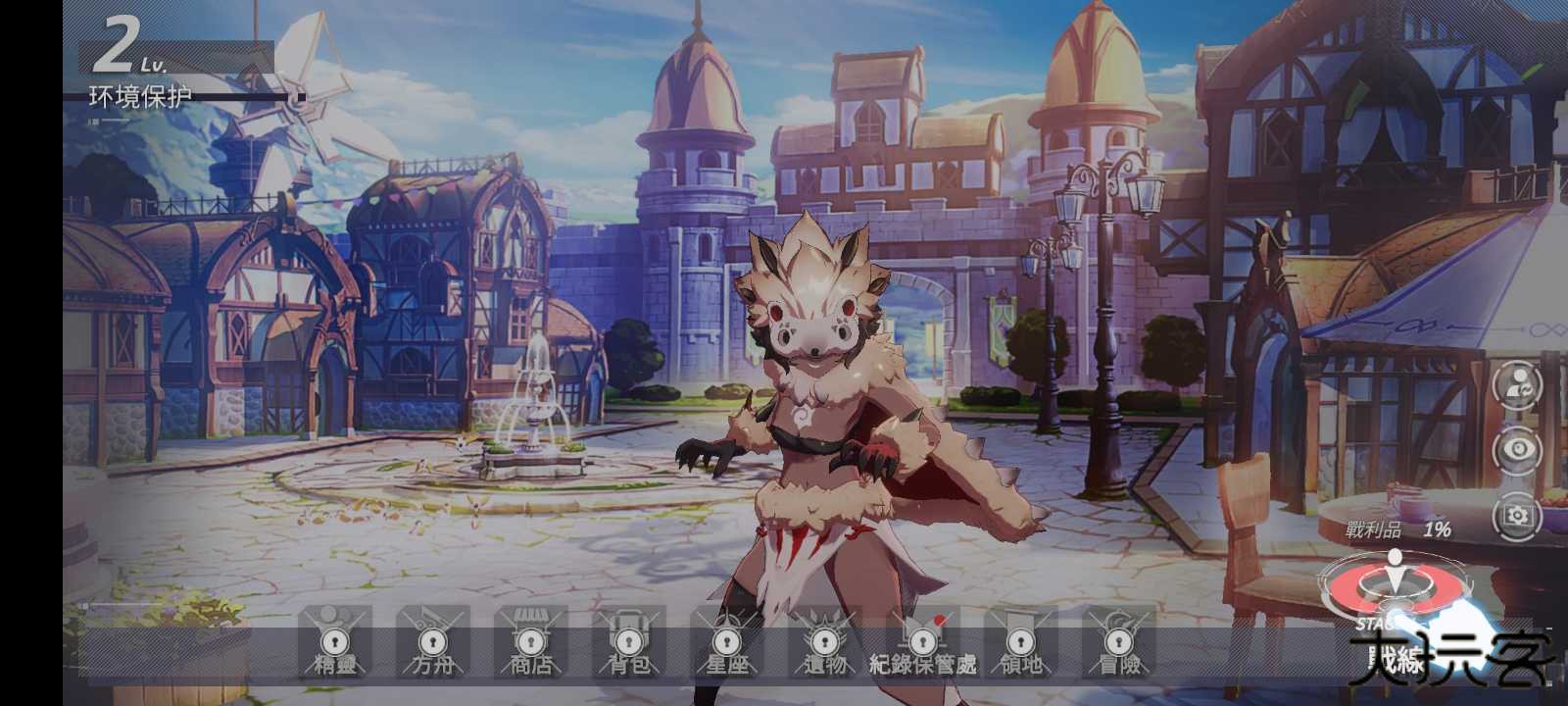Open the 商店 shop
The width and height of the screenshot is (1568, 706).
coord(529,650)
